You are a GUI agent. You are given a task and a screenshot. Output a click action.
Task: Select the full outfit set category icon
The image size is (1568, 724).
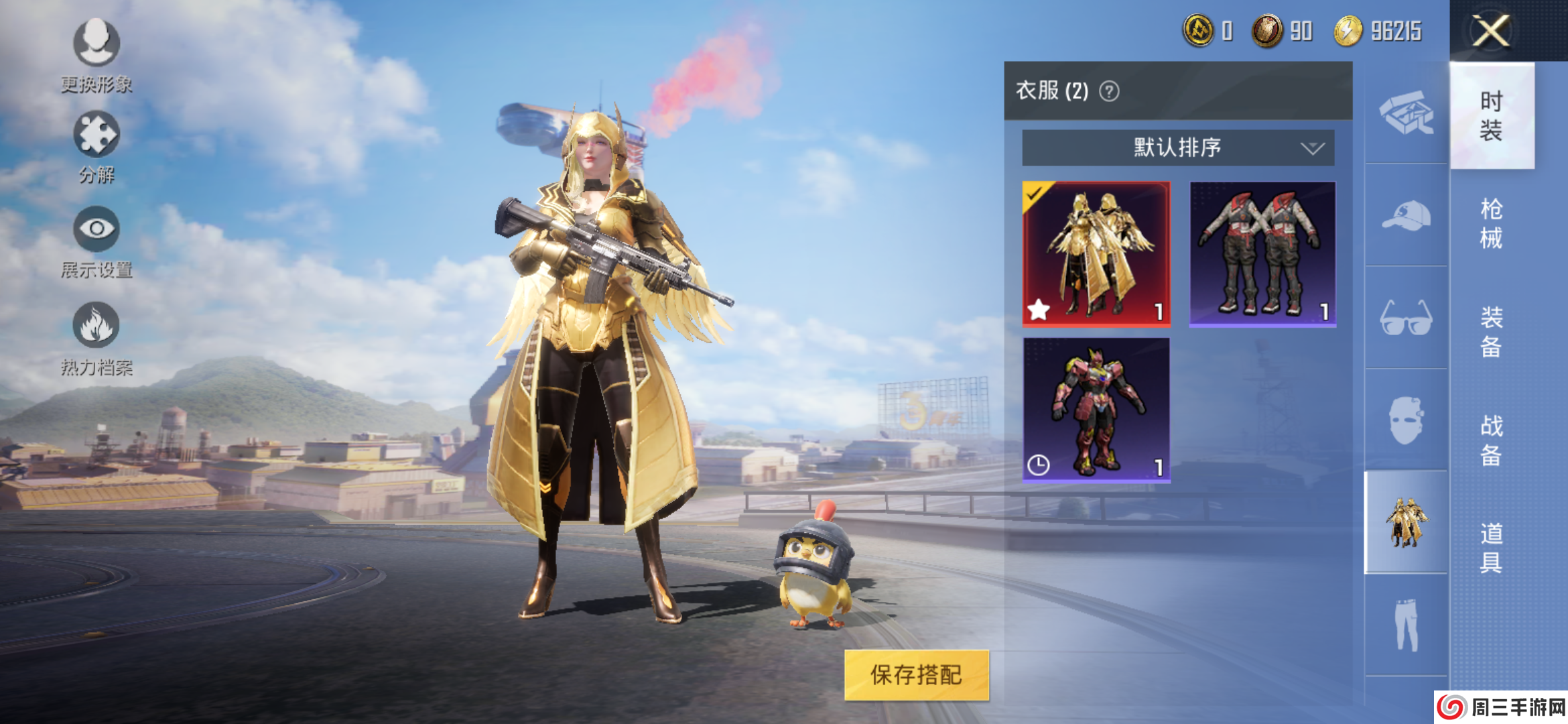pyautogui.click(x=1406, y=522)
